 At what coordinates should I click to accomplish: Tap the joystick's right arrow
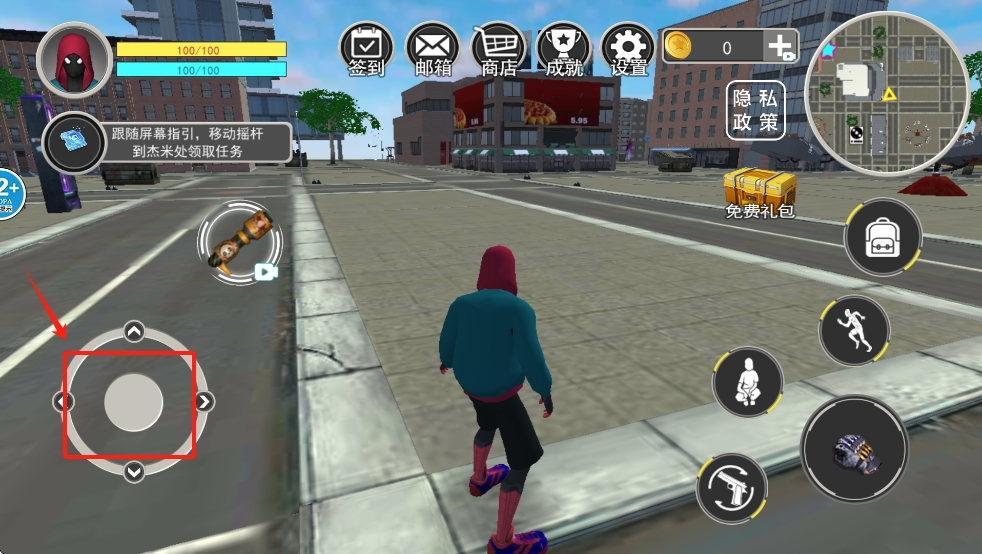tap(204, 402)
